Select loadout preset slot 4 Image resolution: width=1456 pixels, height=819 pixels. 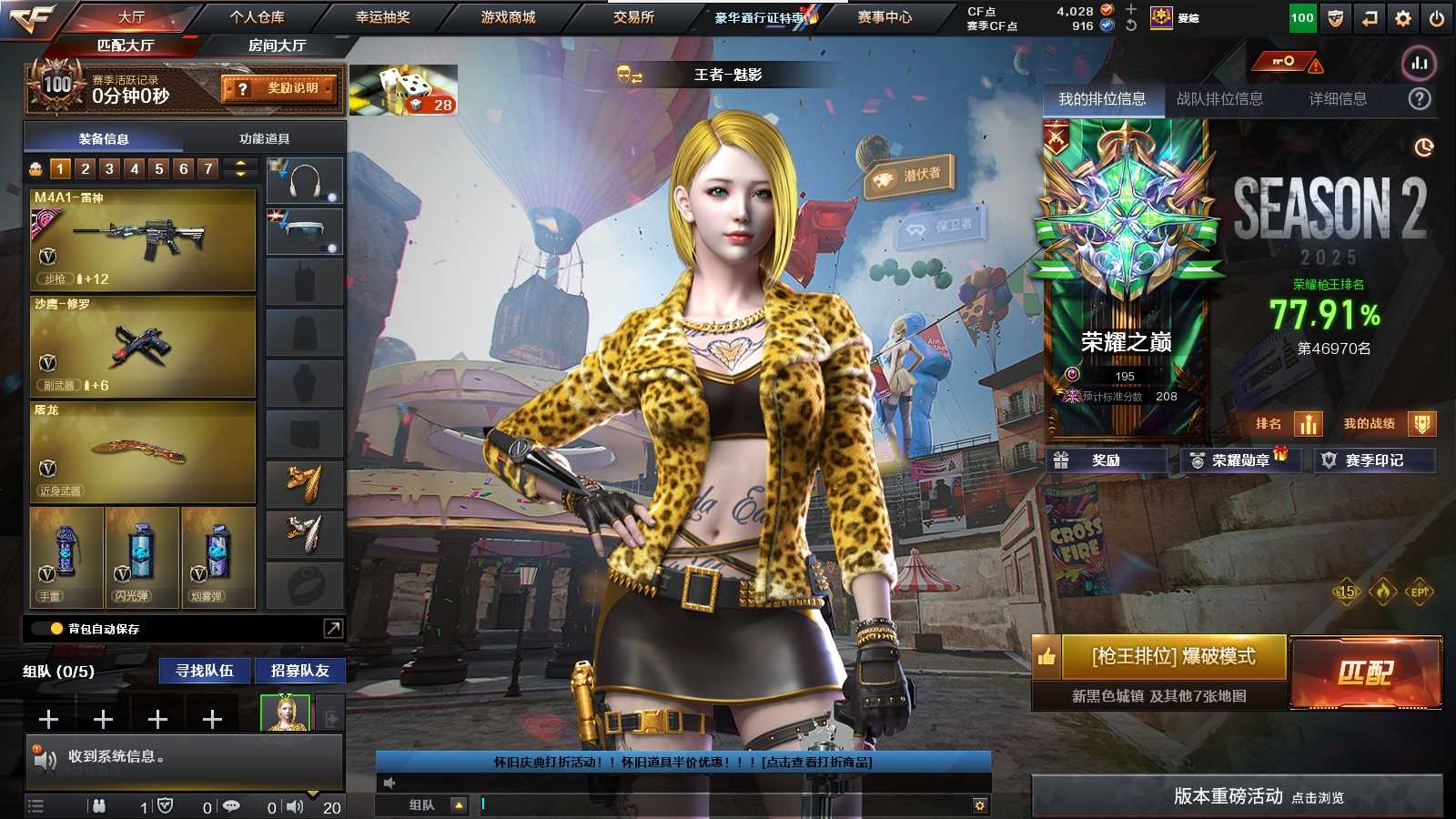[x=134, y=168]
